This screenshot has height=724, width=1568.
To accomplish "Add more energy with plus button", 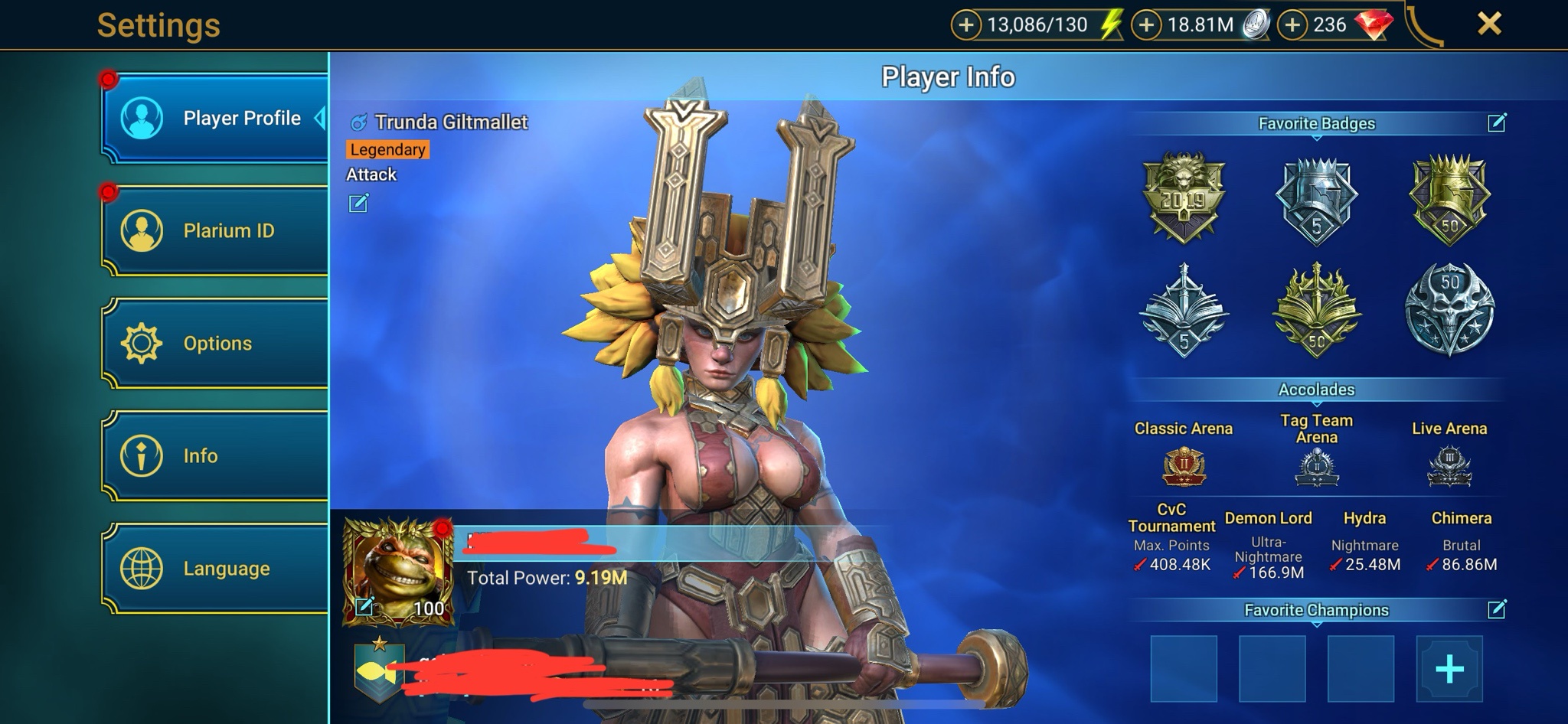I will (966, 25).
